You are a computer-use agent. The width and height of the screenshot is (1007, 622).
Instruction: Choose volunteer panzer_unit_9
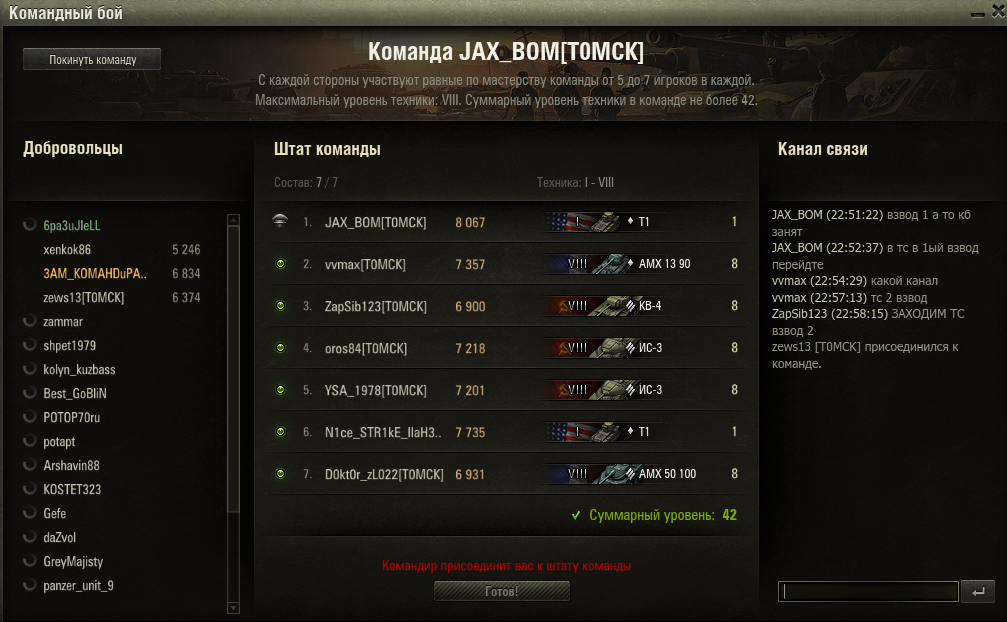(x=78, y=586)
